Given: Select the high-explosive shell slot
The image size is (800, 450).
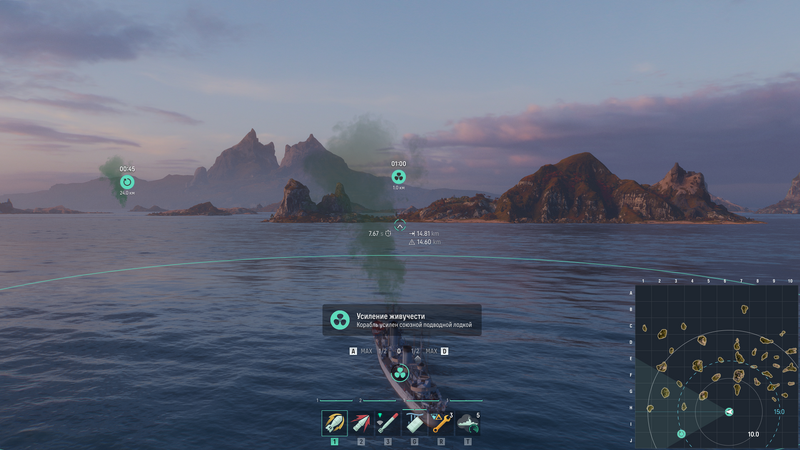Looking at the screenshot, I should tap(334, 423).
